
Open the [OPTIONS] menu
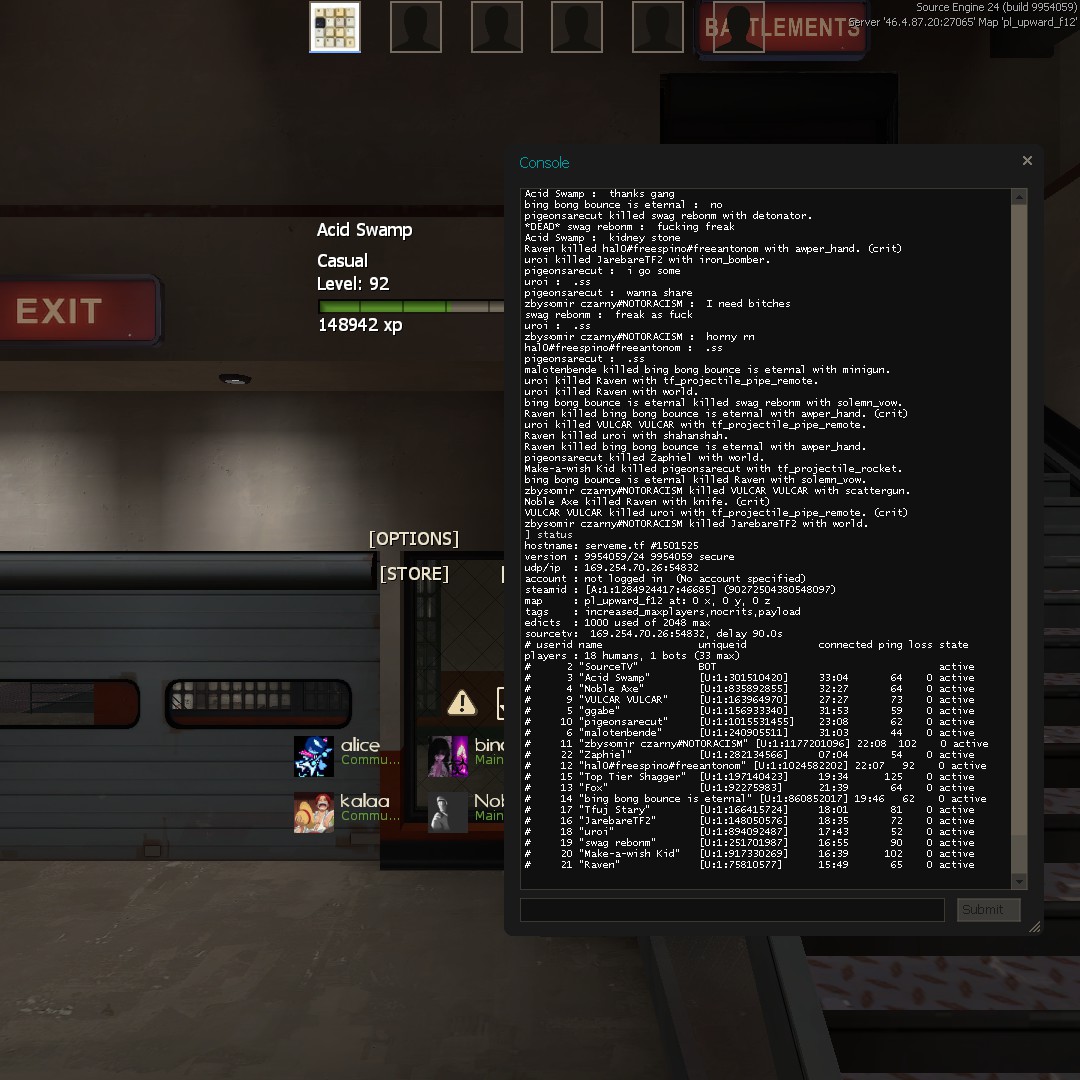click(413, 539)
